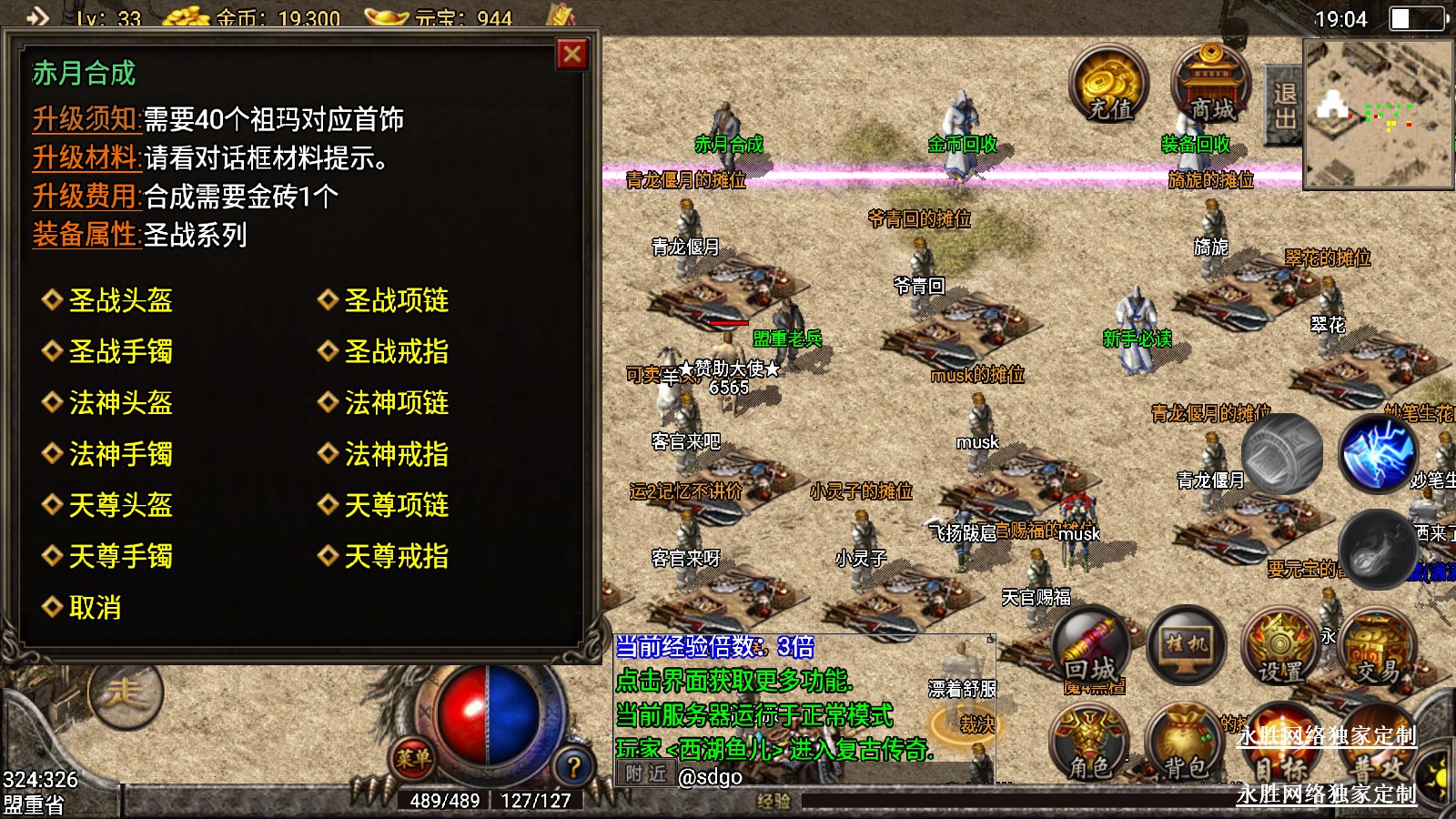
Task: Choose 天尊戒指 from the dialog
Action: [396, 556]
